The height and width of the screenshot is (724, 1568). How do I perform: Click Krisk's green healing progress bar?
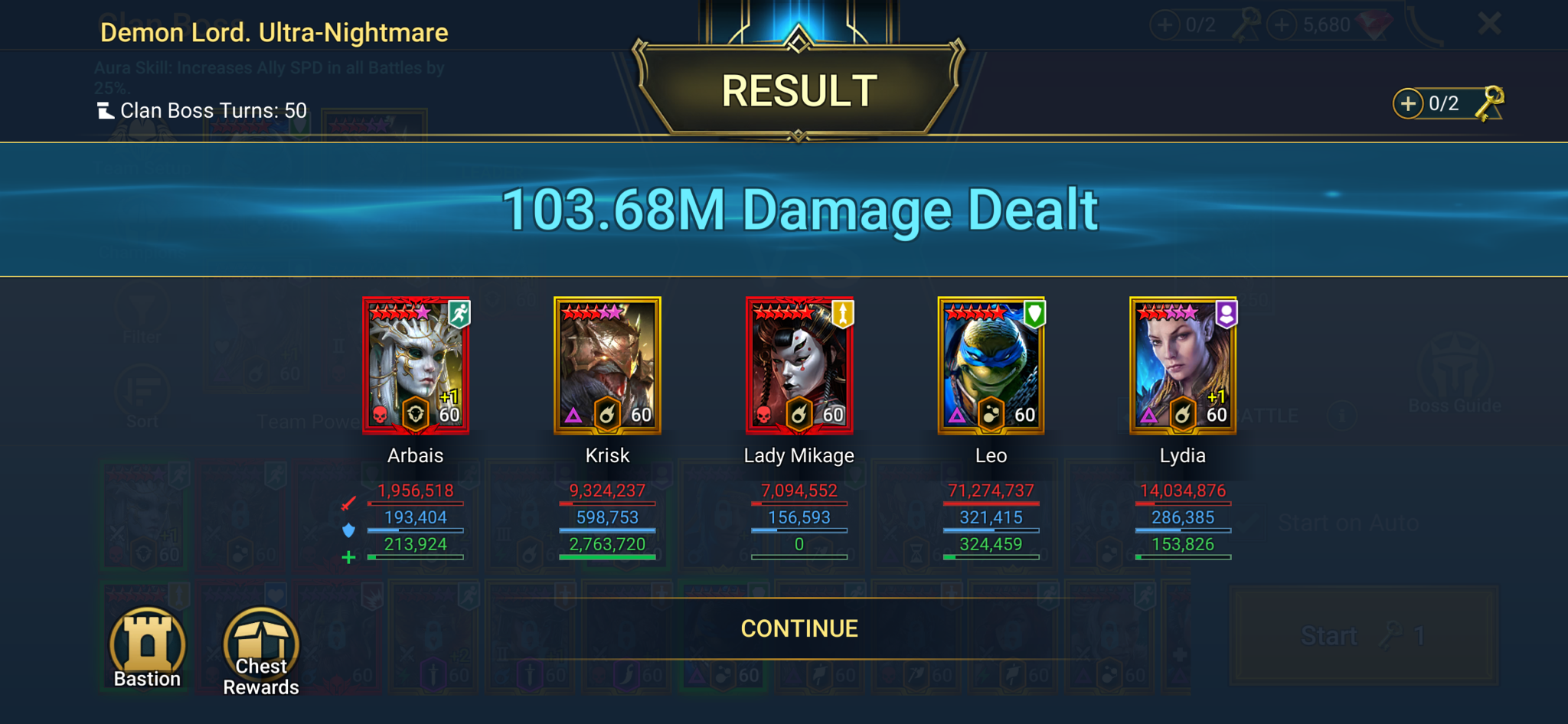click(607, 558)
